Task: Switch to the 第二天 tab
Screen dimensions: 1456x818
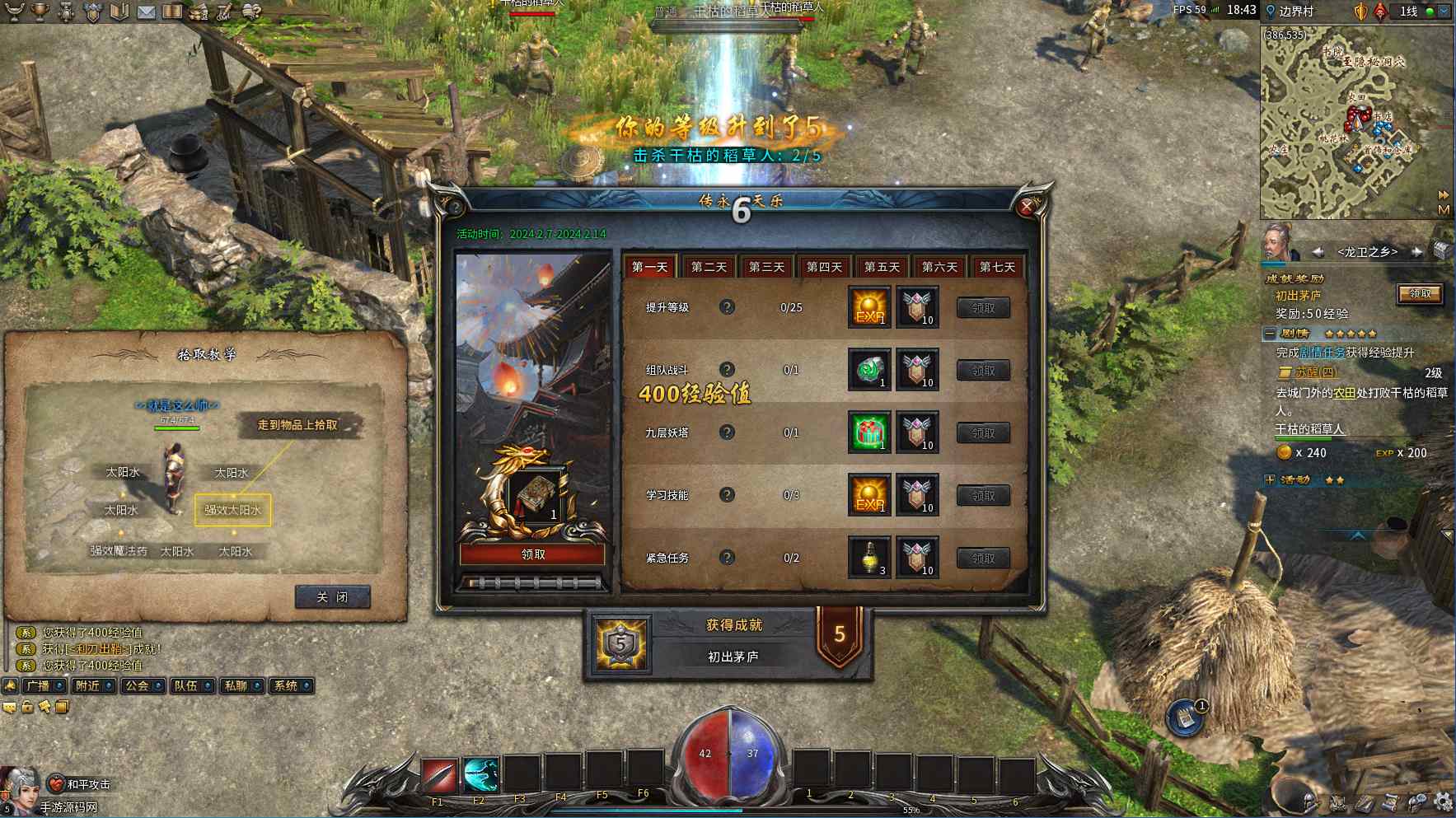Action: [709, 267]
